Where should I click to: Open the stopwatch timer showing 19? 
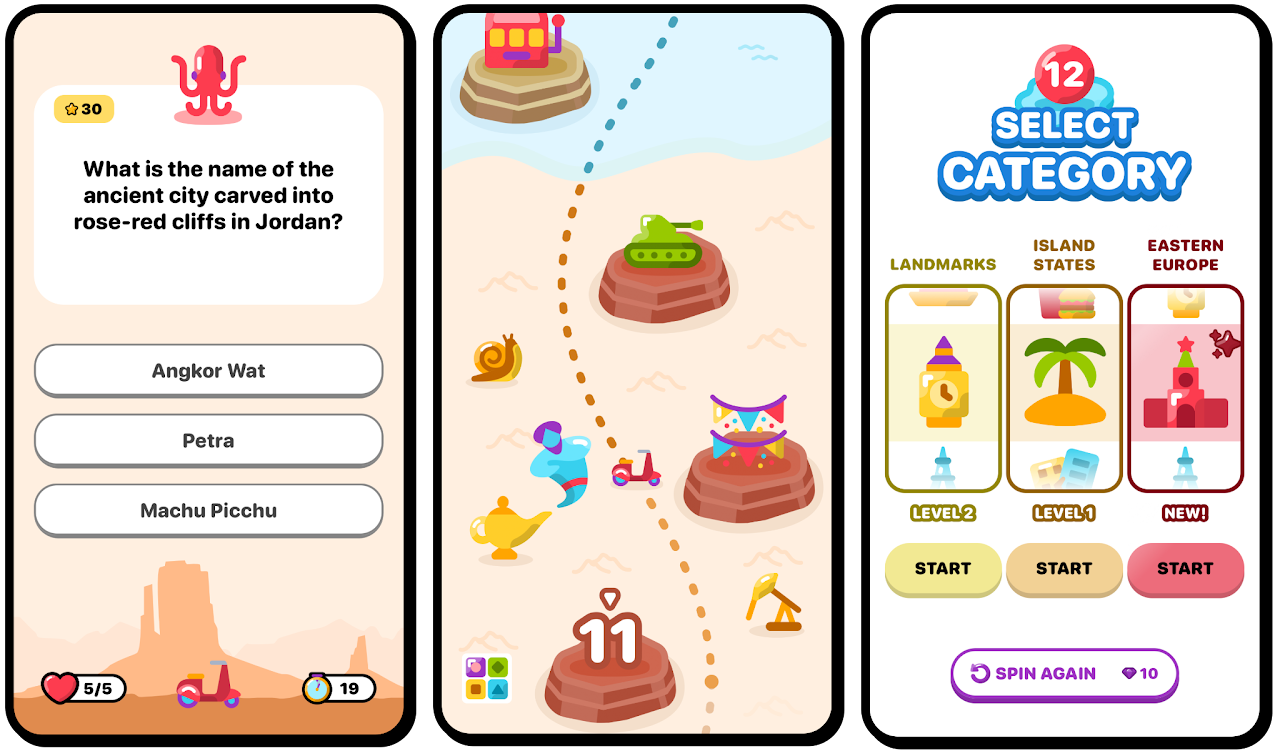point(337,689)
